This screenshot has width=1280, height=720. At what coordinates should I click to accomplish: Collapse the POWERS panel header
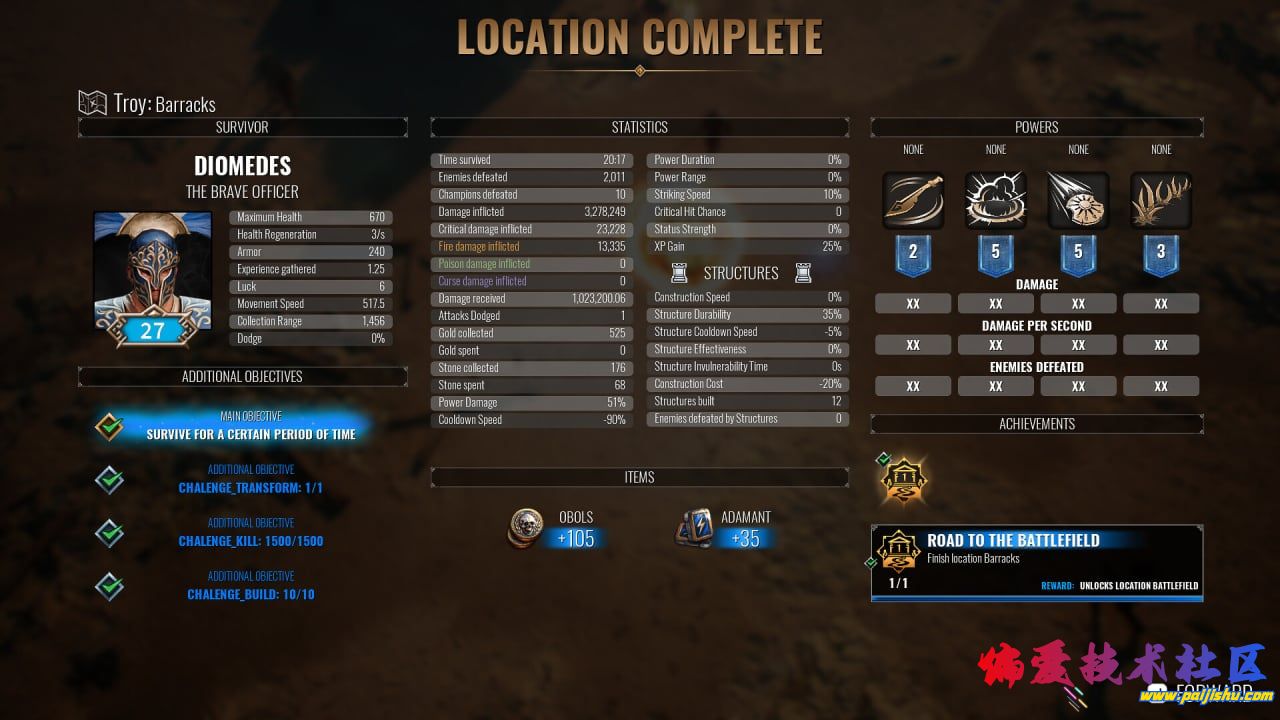pos(1036,127)
